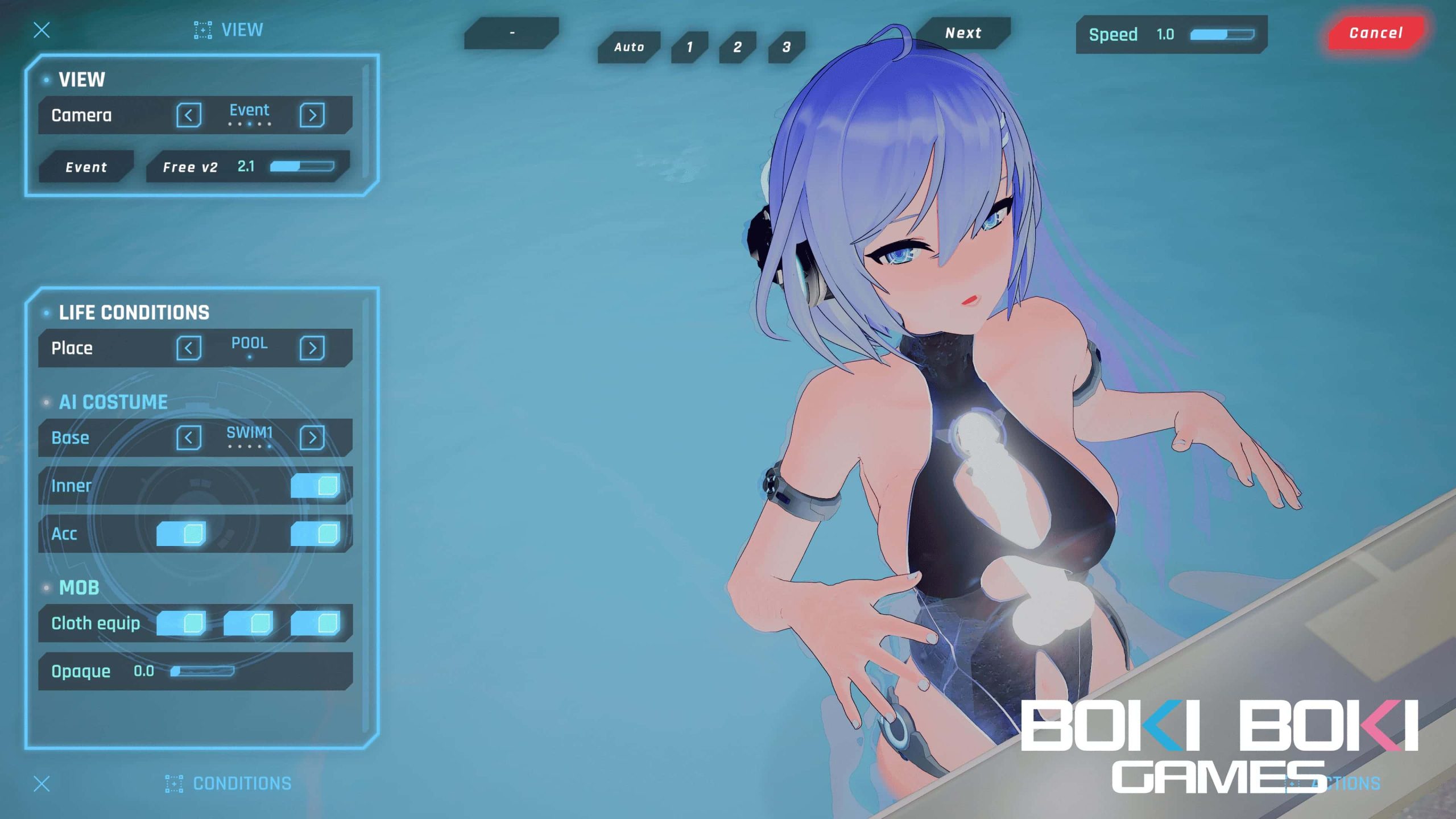1456x819 pixels.
Task: Switch Place to the next location
Action: (x=313, y=348)
